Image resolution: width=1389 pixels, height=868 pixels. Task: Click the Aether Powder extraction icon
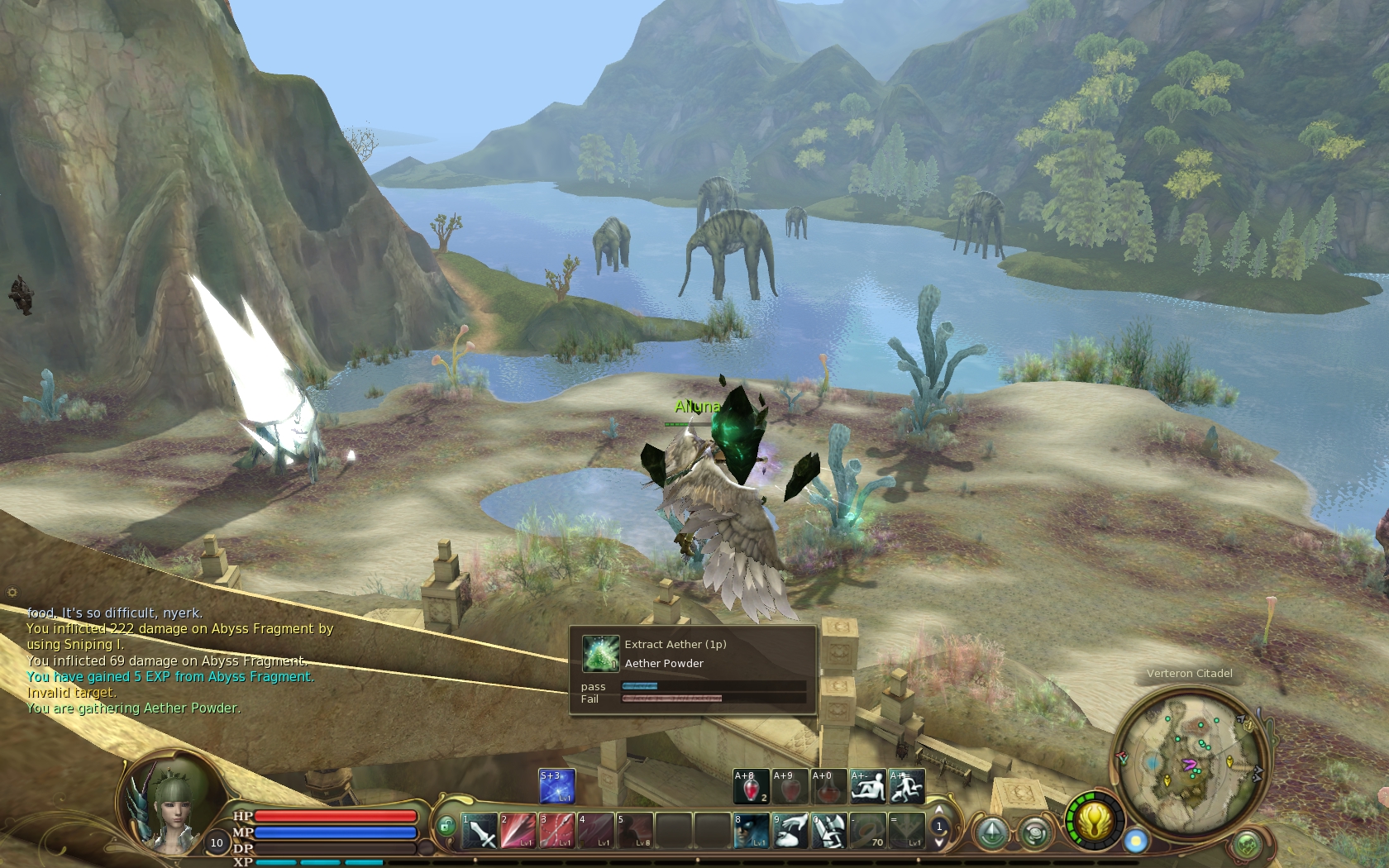[600, 653]
